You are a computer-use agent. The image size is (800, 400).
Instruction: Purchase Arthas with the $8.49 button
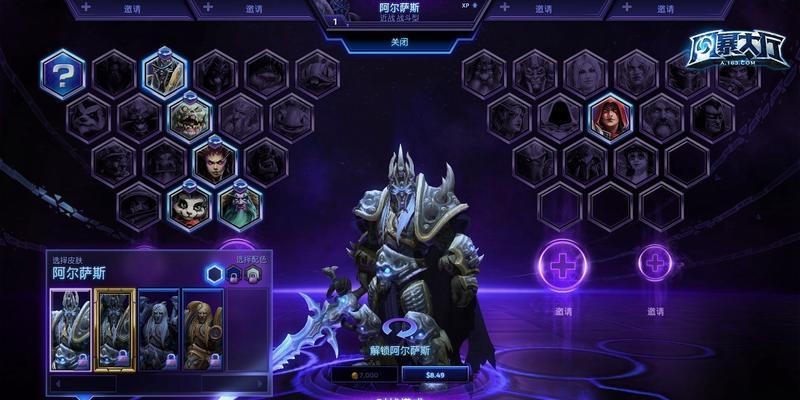pos(435,374)
